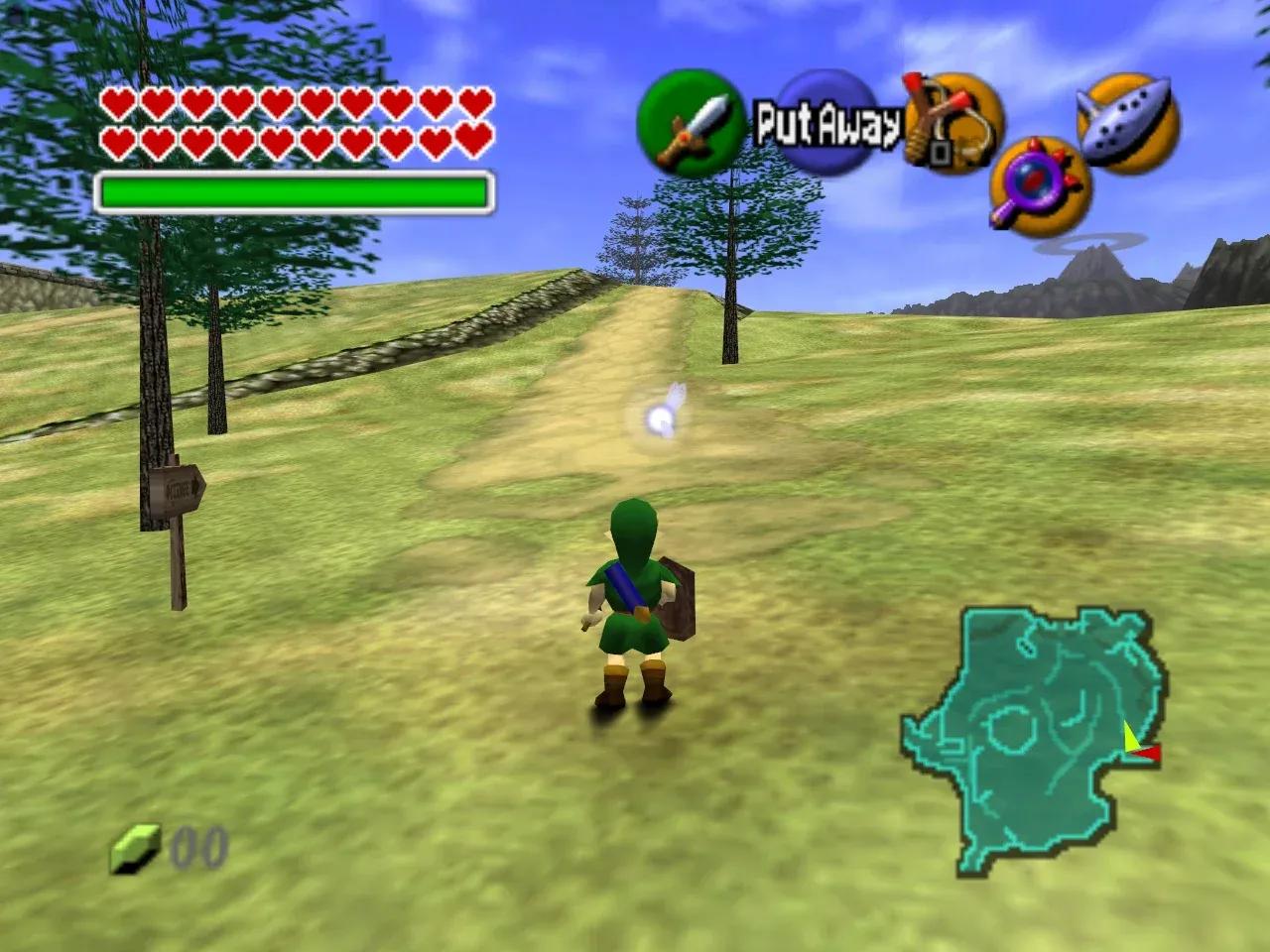This screenshot has height=952, width=1270.
Task: Click the green magic meter bar
Action: (293, 188)
